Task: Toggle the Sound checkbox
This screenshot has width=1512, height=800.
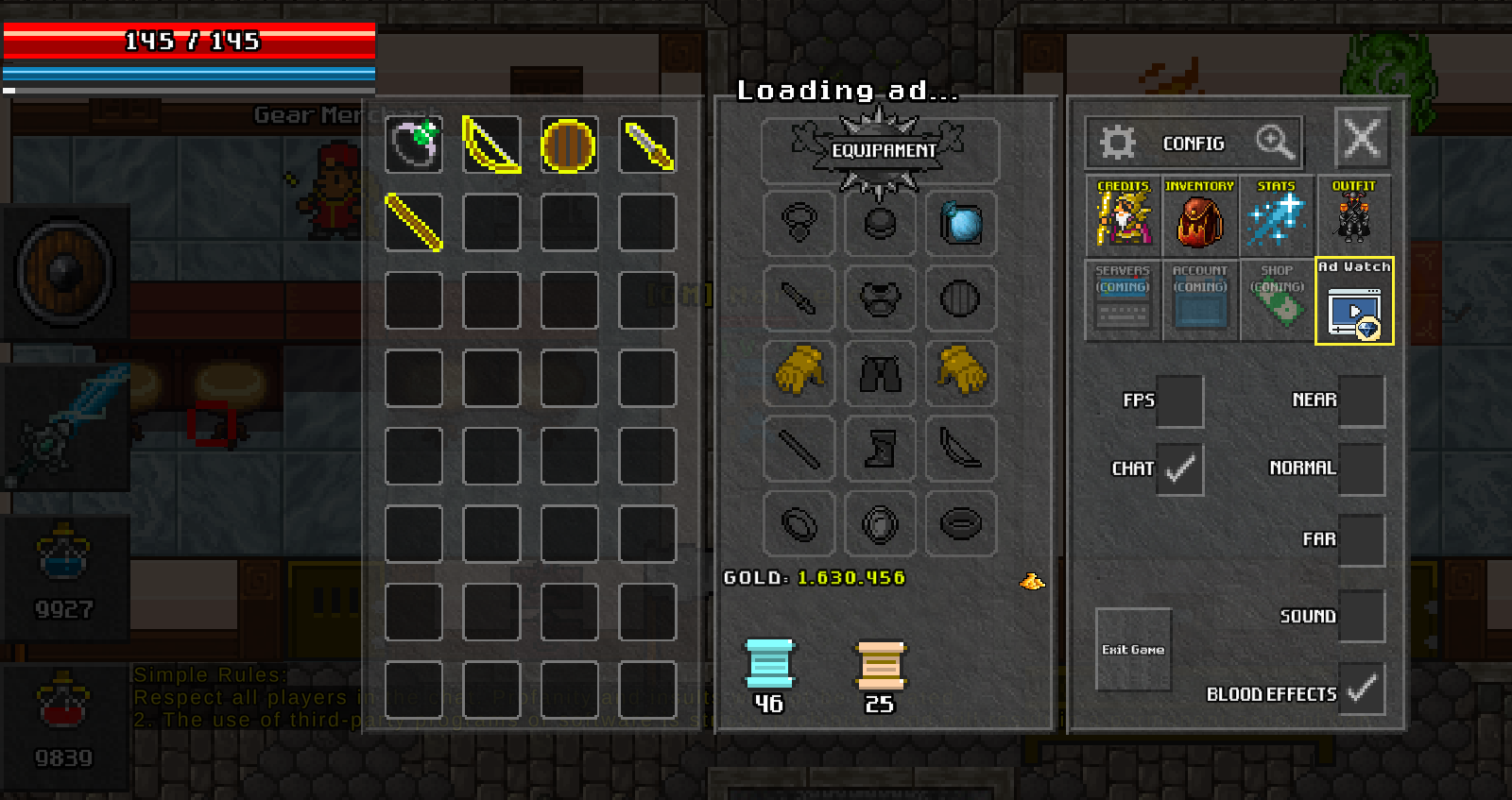Action: (1361, 616)
